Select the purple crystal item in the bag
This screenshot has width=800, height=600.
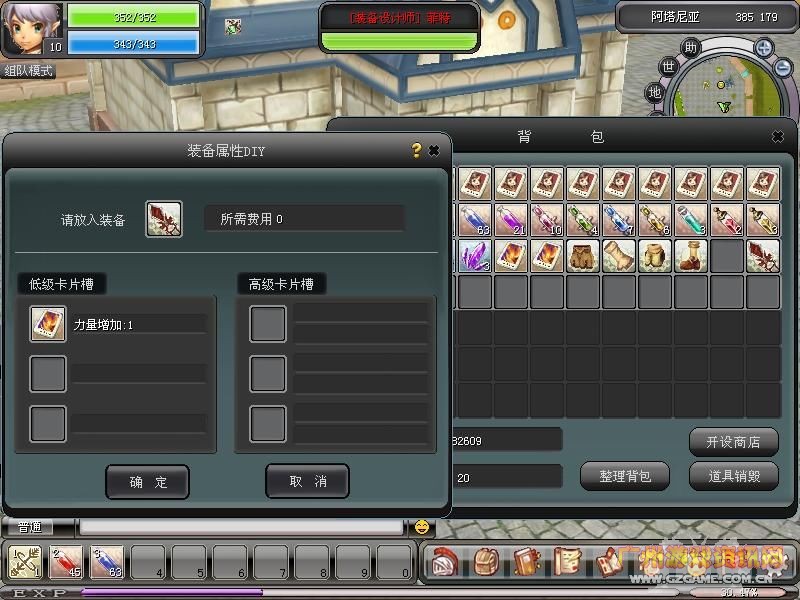pyautogui.click(x=473, y=256)
